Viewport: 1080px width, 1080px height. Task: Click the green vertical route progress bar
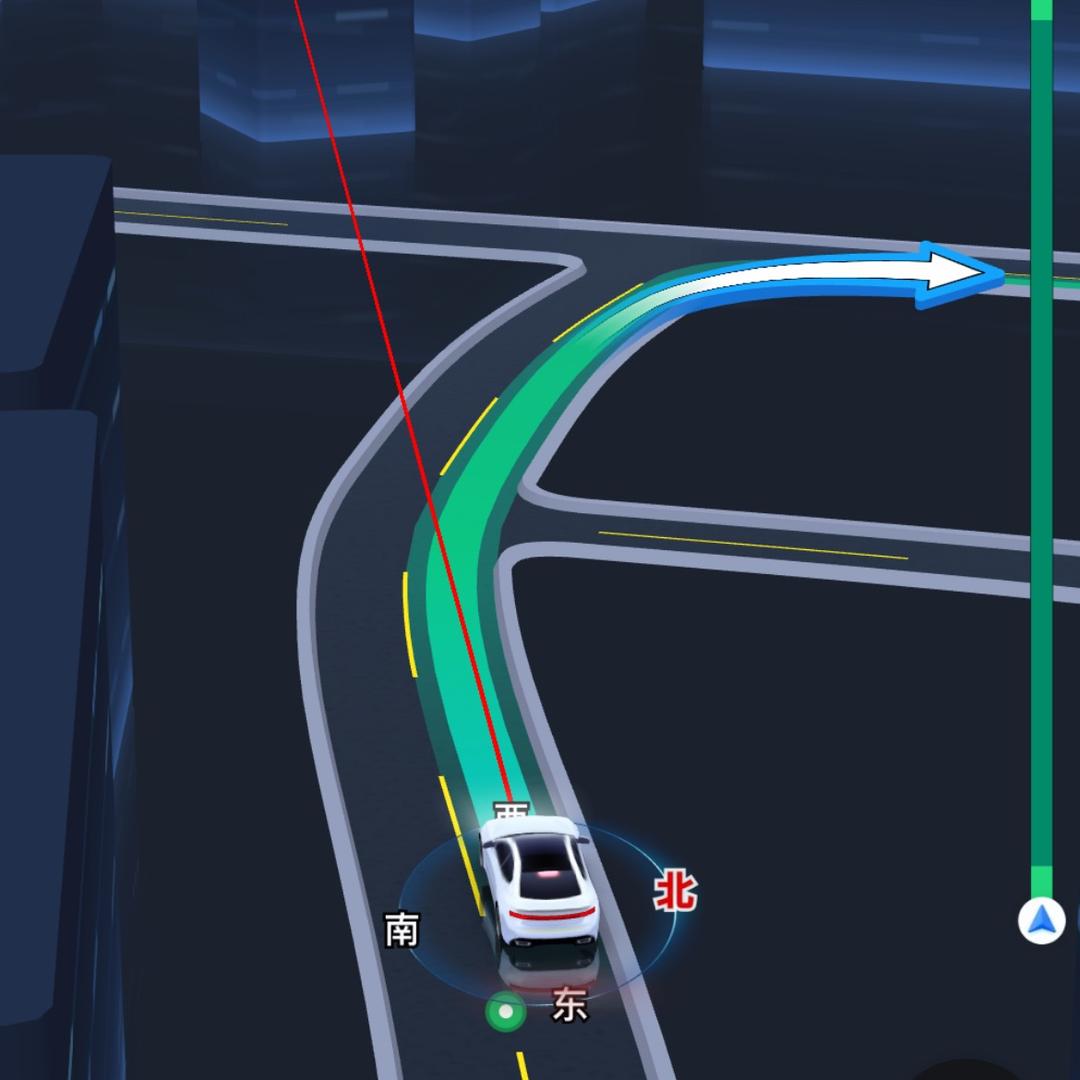click(x=1041, y=450)
